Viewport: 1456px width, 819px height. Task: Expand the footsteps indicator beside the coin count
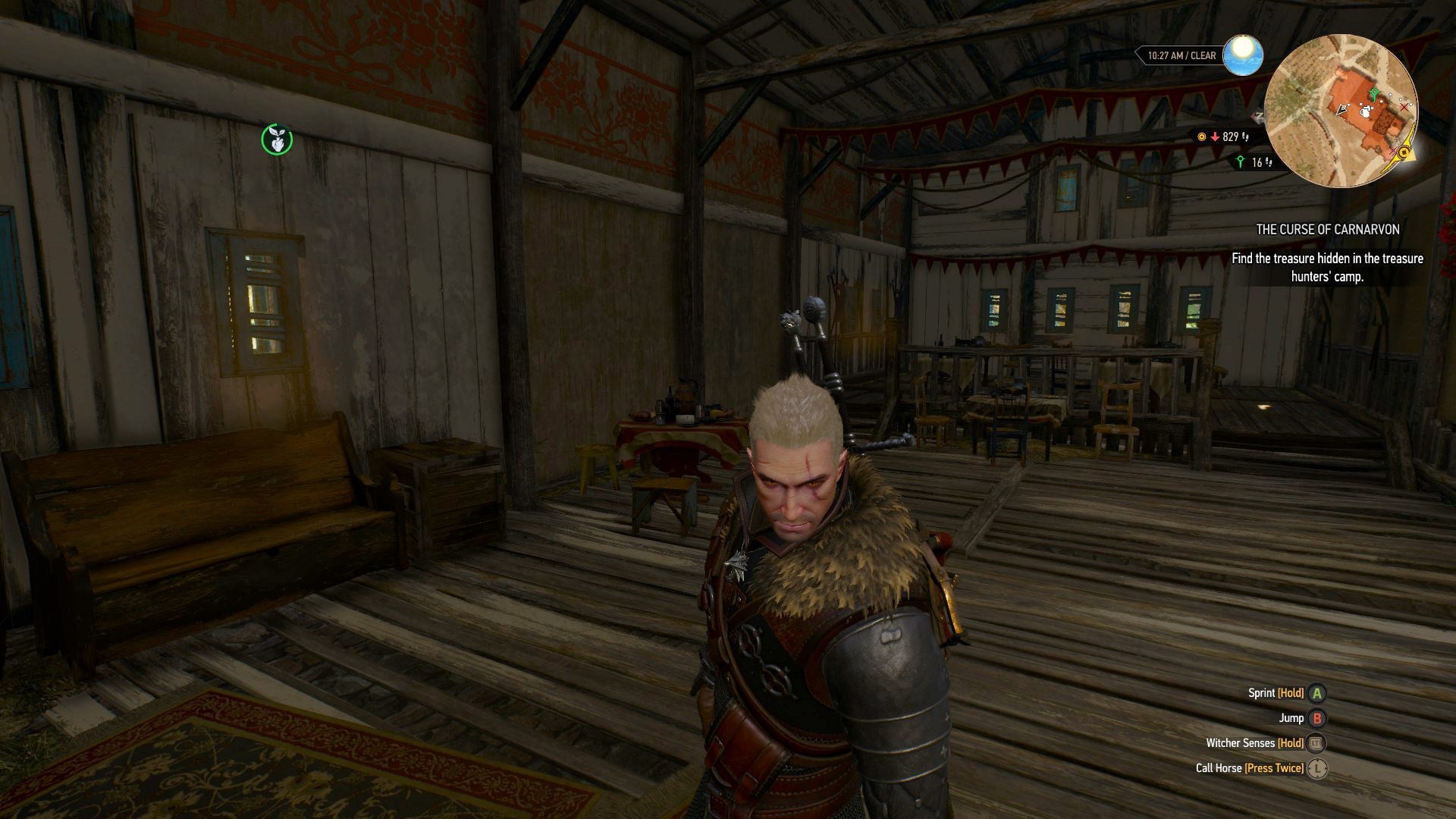click(1246, 138)
